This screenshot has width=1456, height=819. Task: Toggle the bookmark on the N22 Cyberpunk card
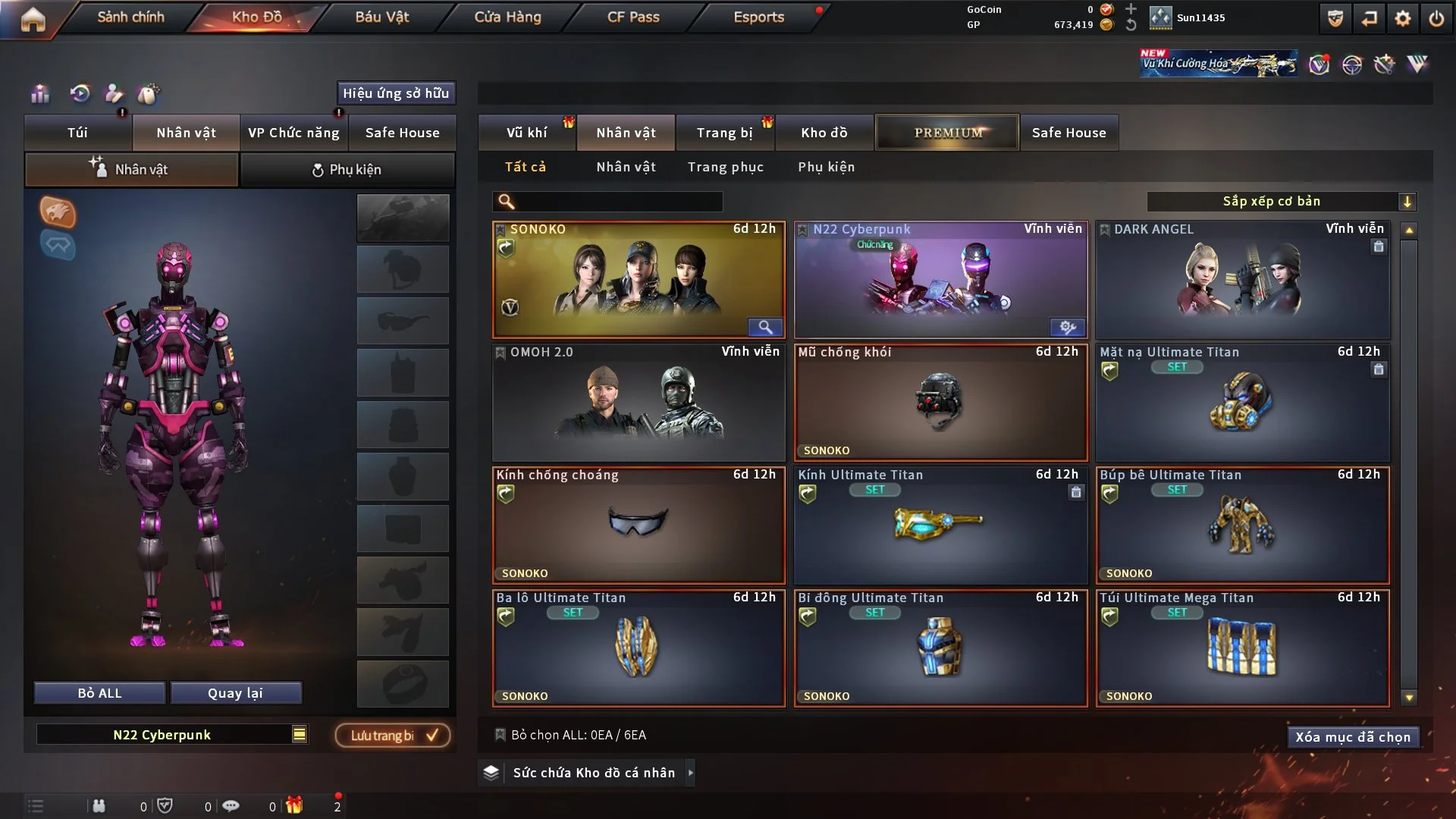802,228
